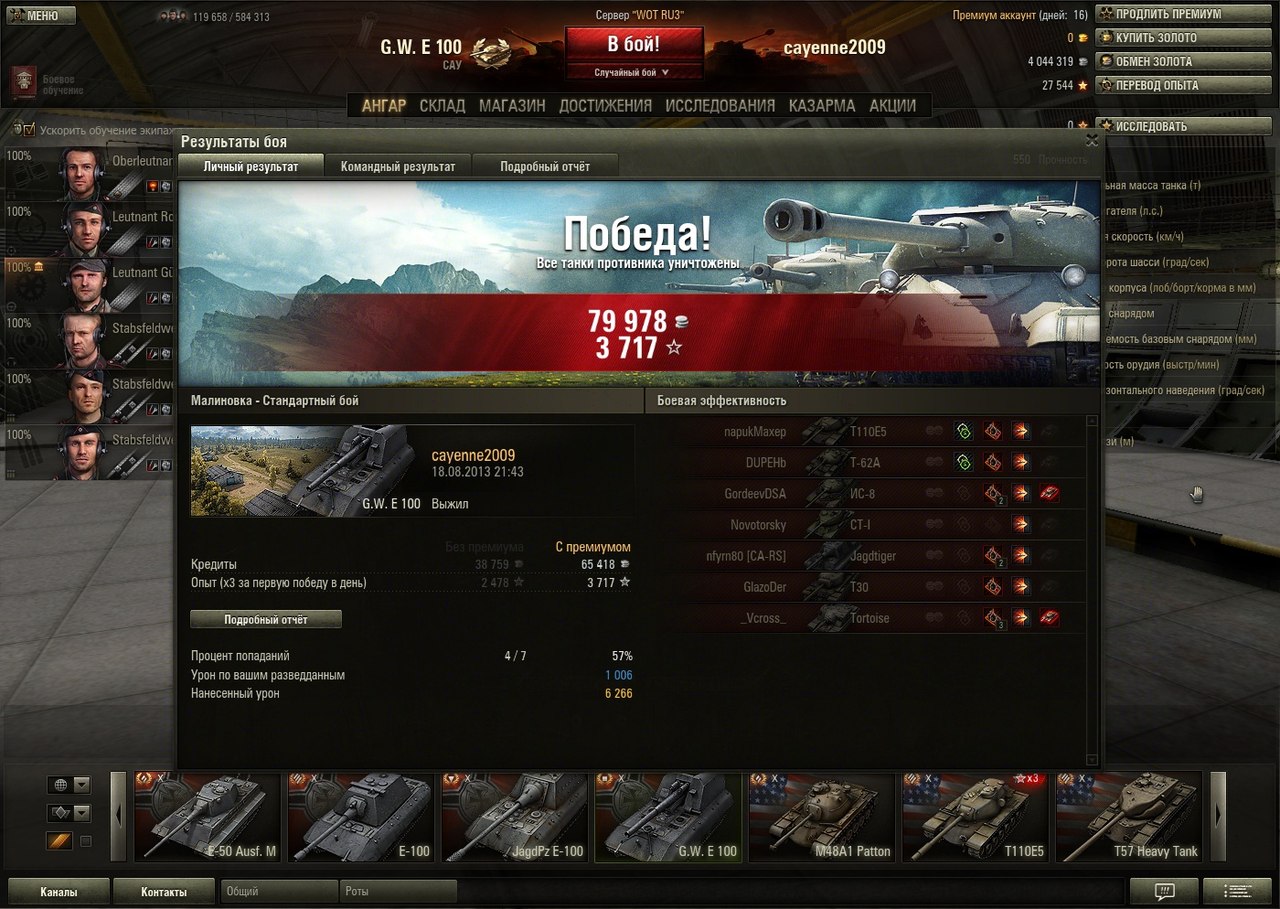Switch to the Командный результат tab

pyautogui.click(x=399, y=165)
